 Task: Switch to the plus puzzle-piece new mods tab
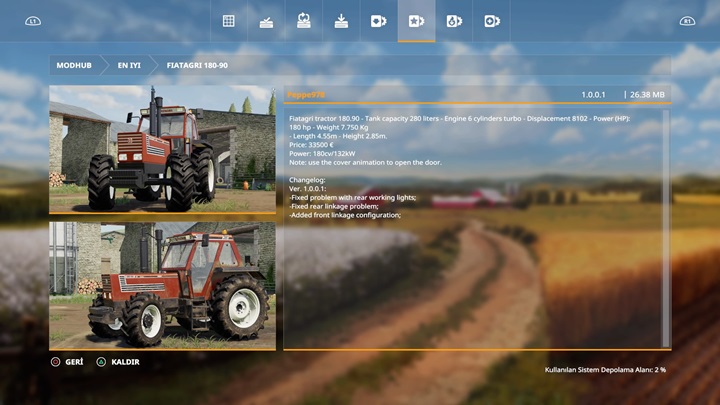[x=491, y=21]
